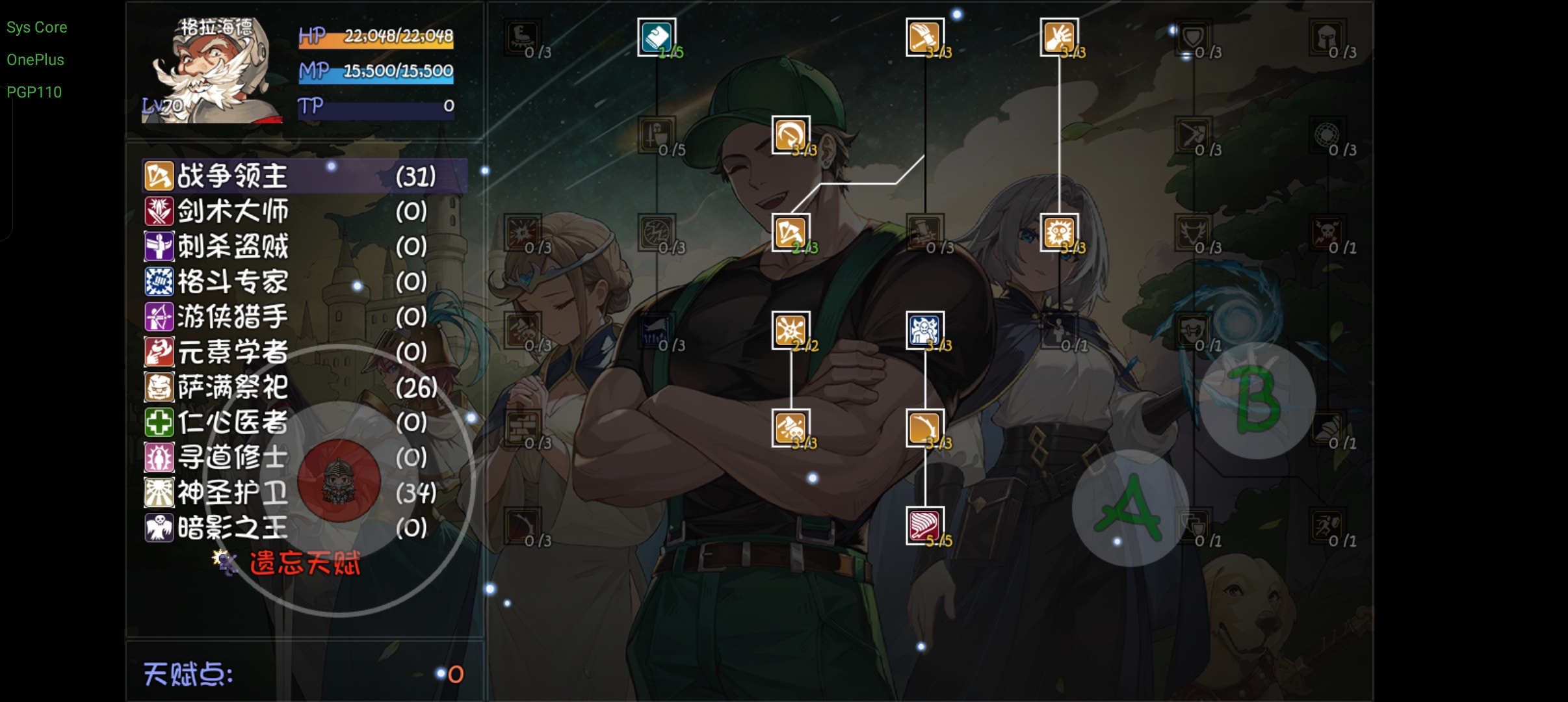This screenshot has height=702, width=1568.
Task: Select 暗影之王 in the class list
Action: coord(232,528)
